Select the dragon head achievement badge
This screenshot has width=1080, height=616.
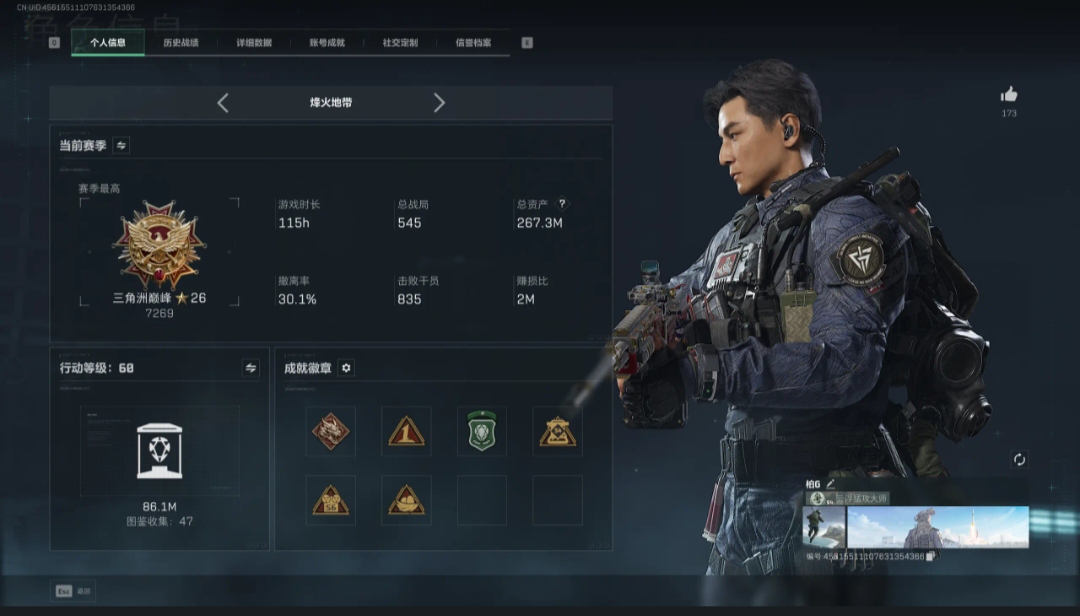330,431
